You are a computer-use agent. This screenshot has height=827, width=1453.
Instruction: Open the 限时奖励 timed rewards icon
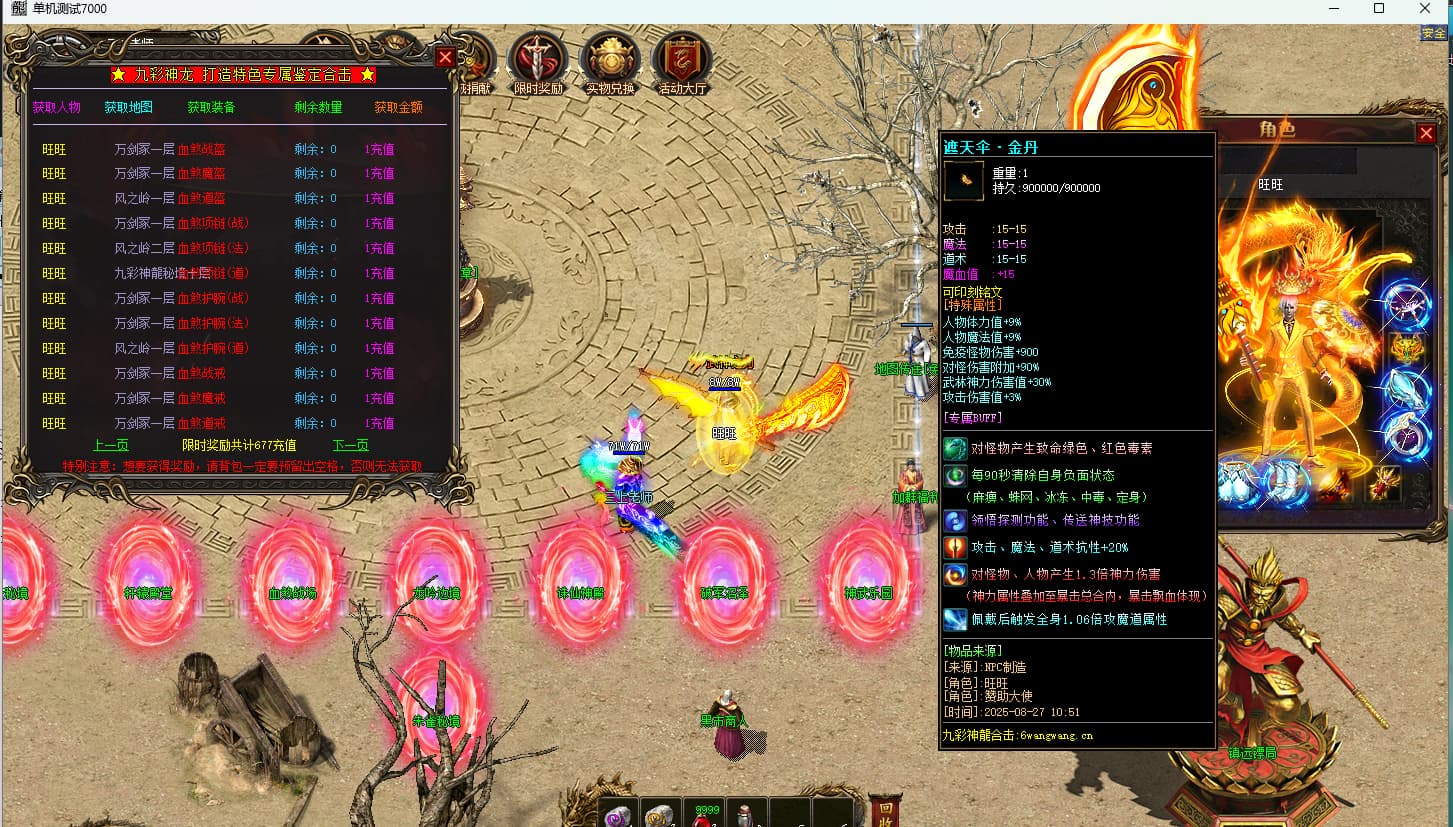(538, 63)
